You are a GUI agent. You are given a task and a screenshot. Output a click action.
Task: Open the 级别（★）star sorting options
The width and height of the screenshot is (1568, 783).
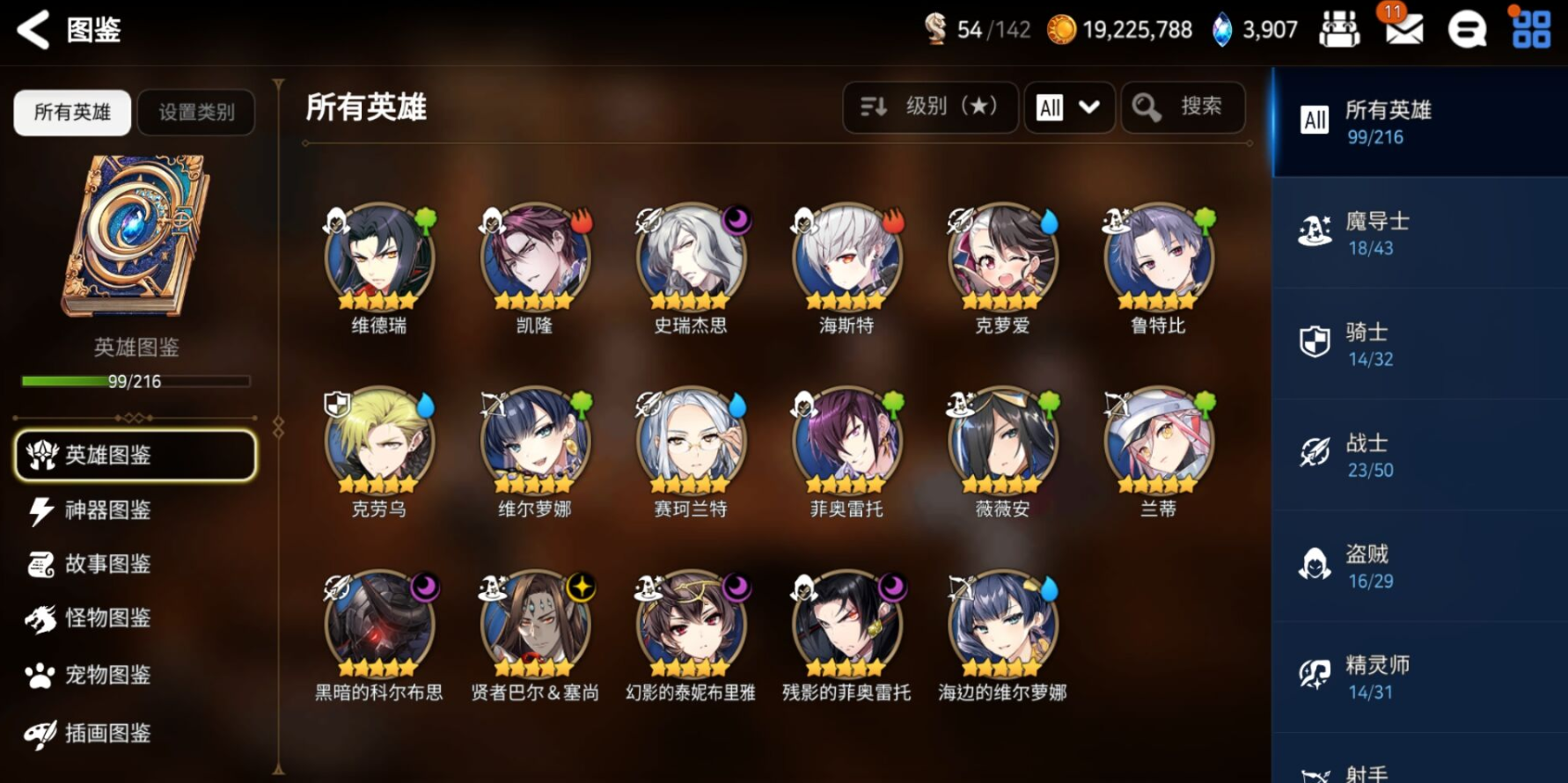click(930, 107)
